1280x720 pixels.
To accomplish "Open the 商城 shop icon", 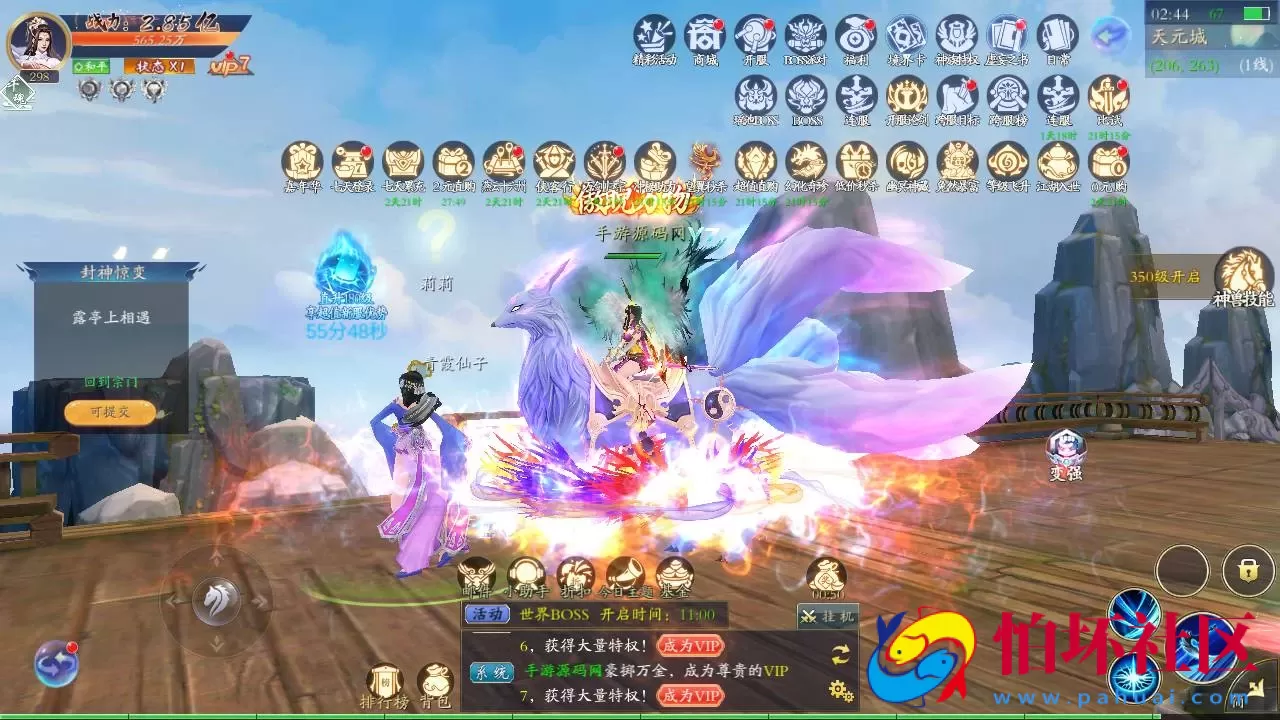I will tap(706, 36).
